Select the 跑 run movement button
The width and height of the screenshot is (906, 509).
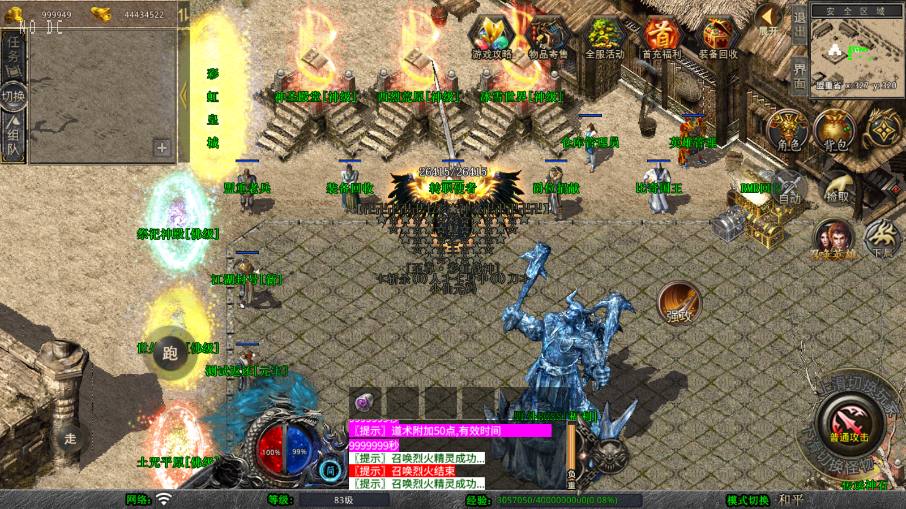(x=169, y=352)
